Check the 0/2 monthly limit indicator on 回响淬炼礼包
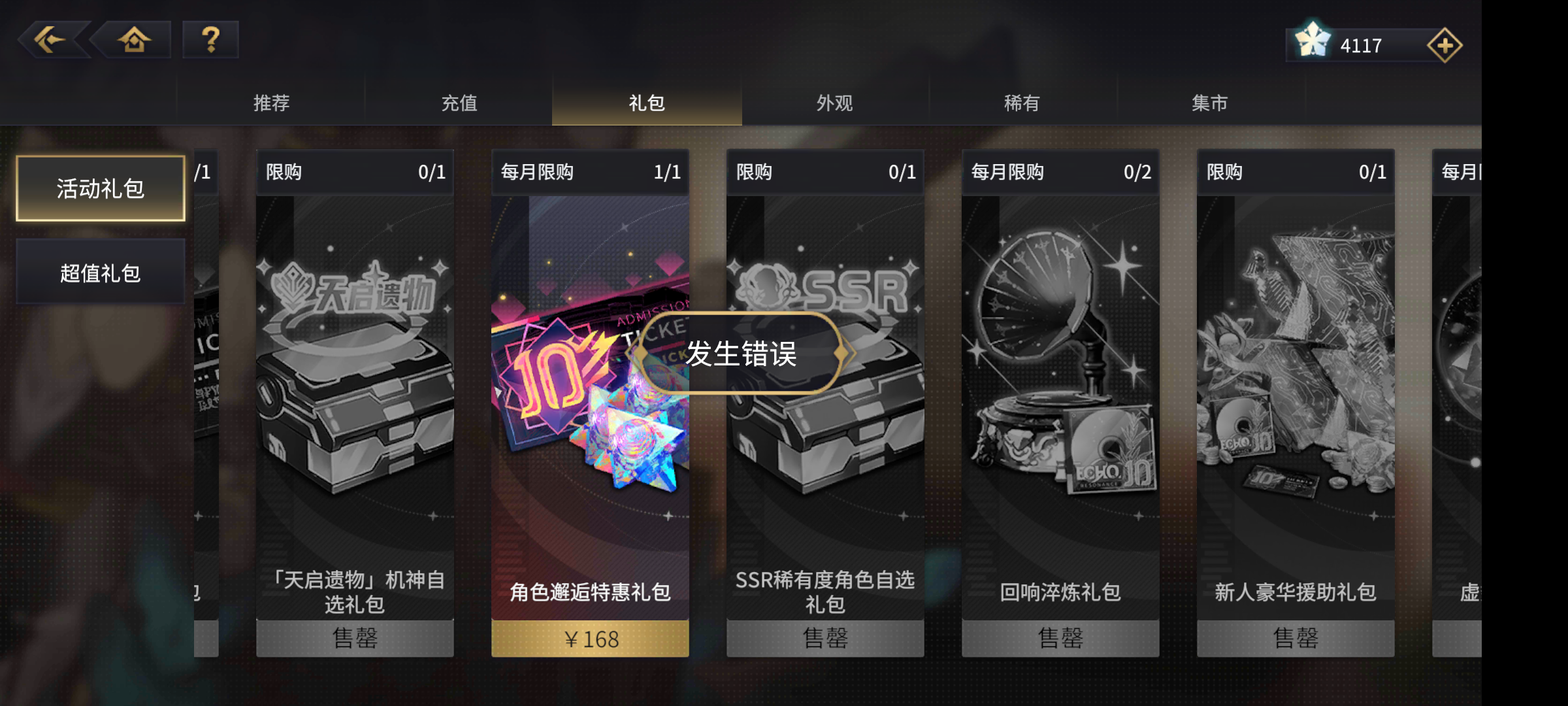Image resolution: width=1568 pixels, height=706 pixels. click(x=1137, y=172)
